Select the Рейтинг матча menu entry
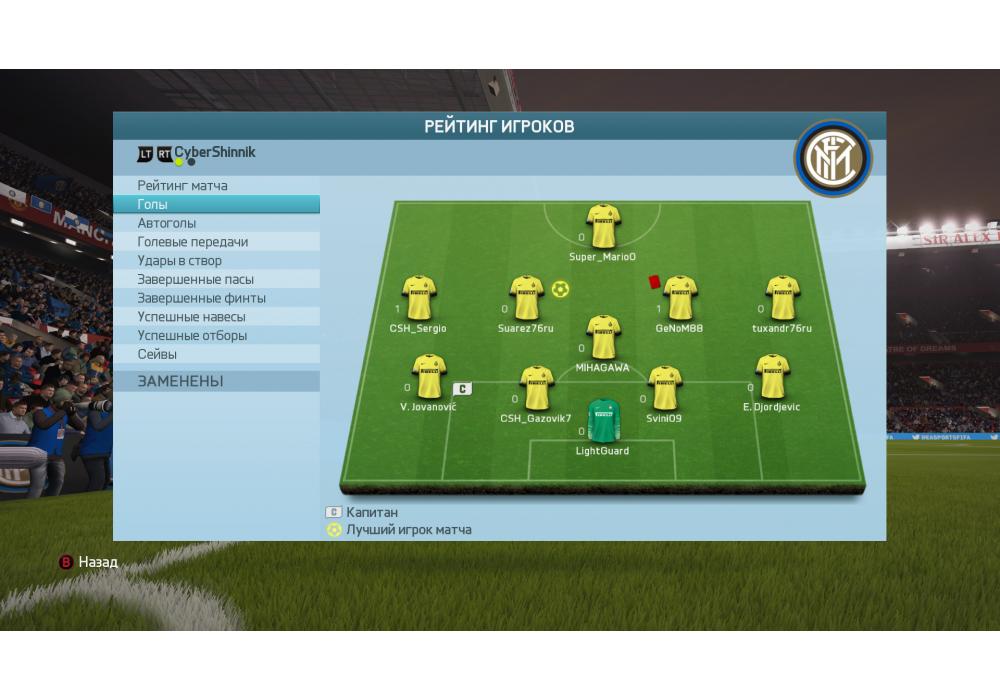Viewport: 1000px width, 700px height. coord(183,186)
